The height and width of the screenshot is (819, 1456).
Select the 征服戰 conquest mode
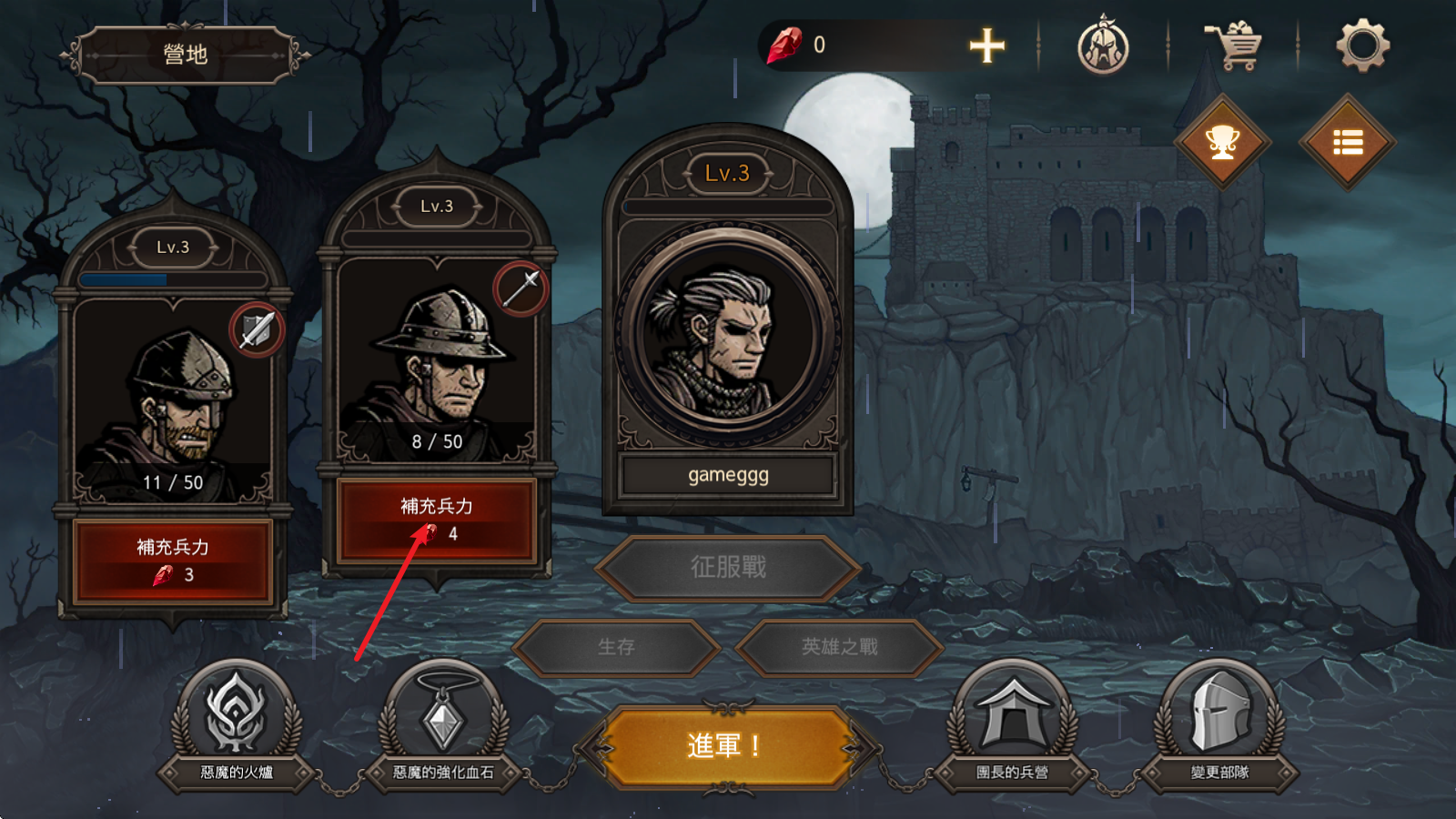point(728,568)
